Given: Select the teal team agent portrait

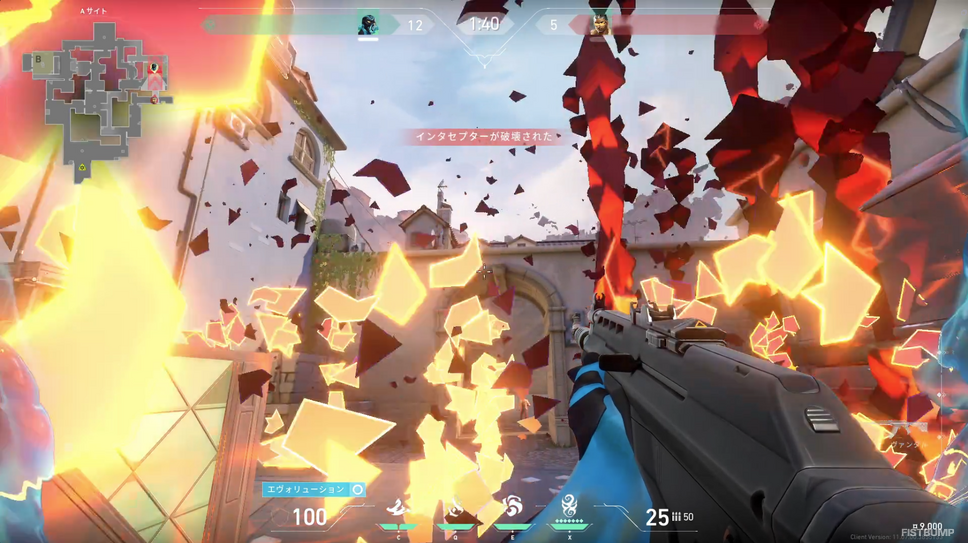Looking at the screenshot, I should 368,25.
